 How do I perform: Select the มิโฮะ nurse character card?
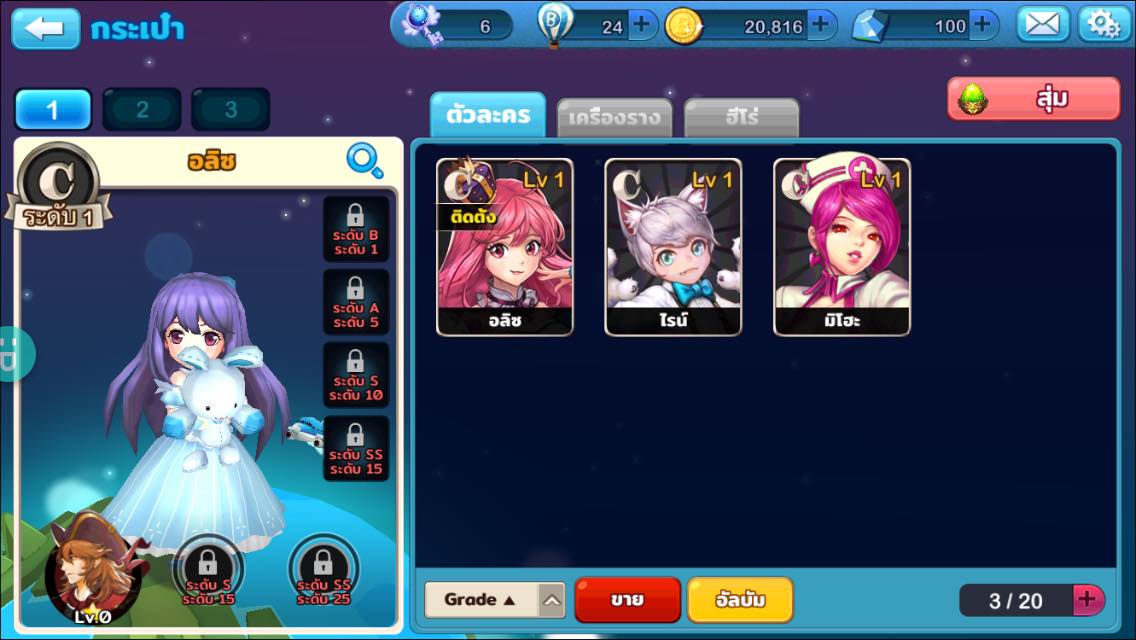point(842,247)
